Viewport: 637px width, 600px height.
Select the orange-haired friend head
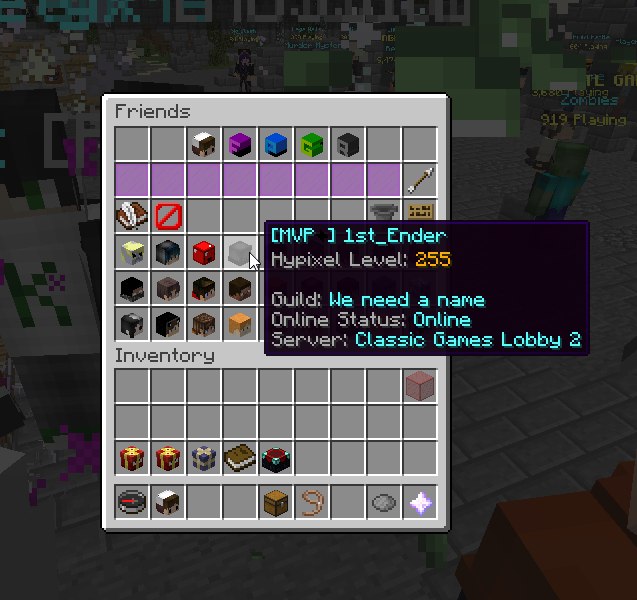[240, 324]
